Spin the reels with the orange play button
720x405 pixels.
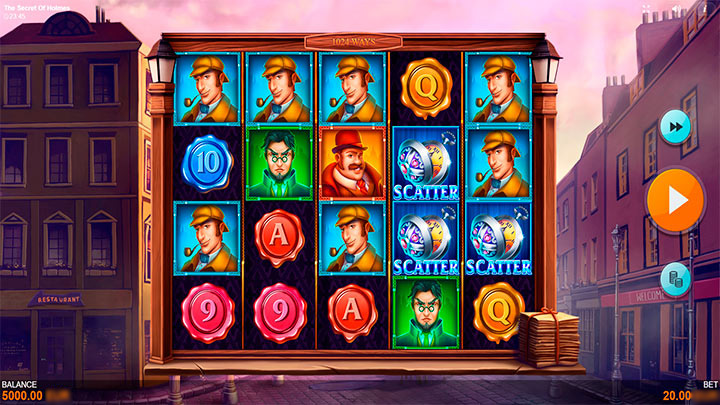[676, 201]
